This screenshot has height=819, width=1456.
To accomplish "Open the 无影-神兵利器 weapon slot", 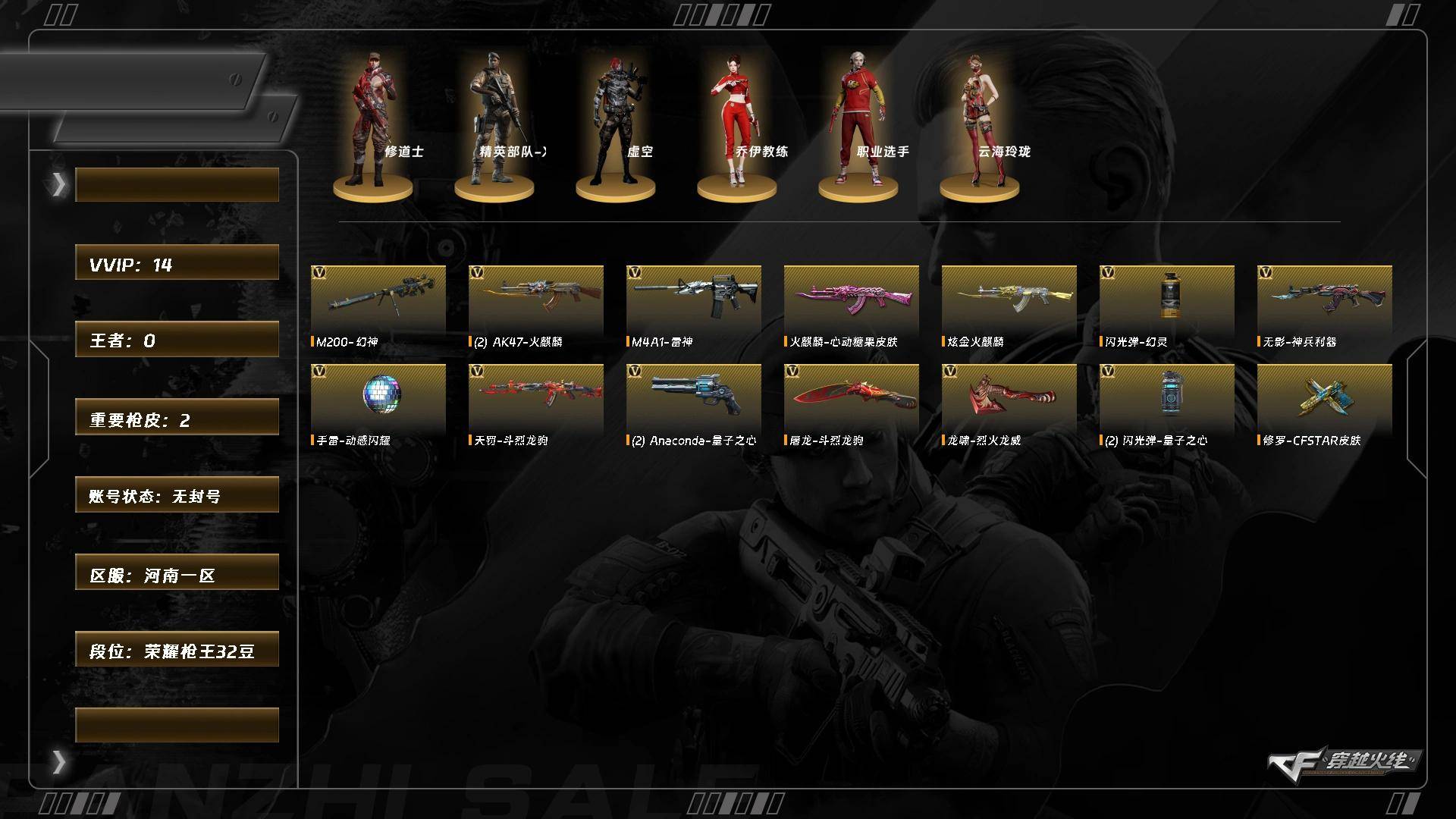I will (x=1325, y=299).
